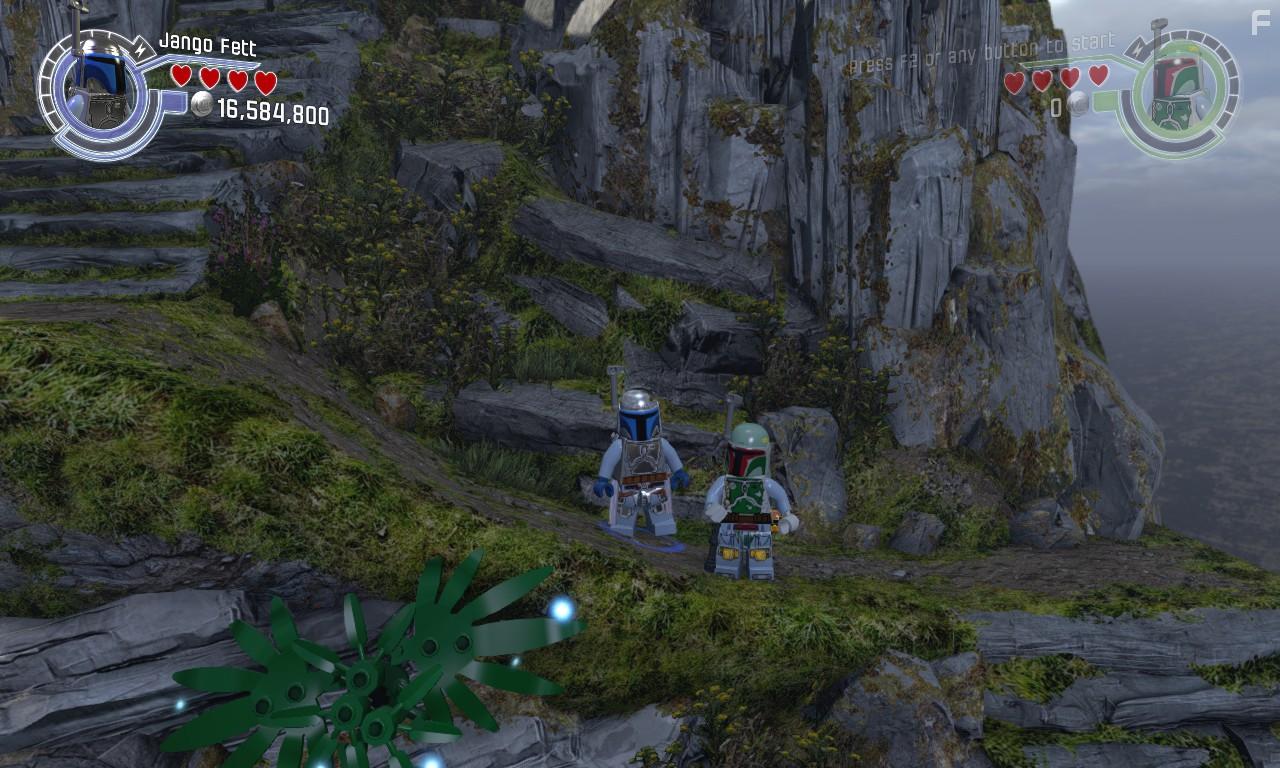
Task: Toggle the second heart under Jango Fett's name
Action: (x=209, y=77)
